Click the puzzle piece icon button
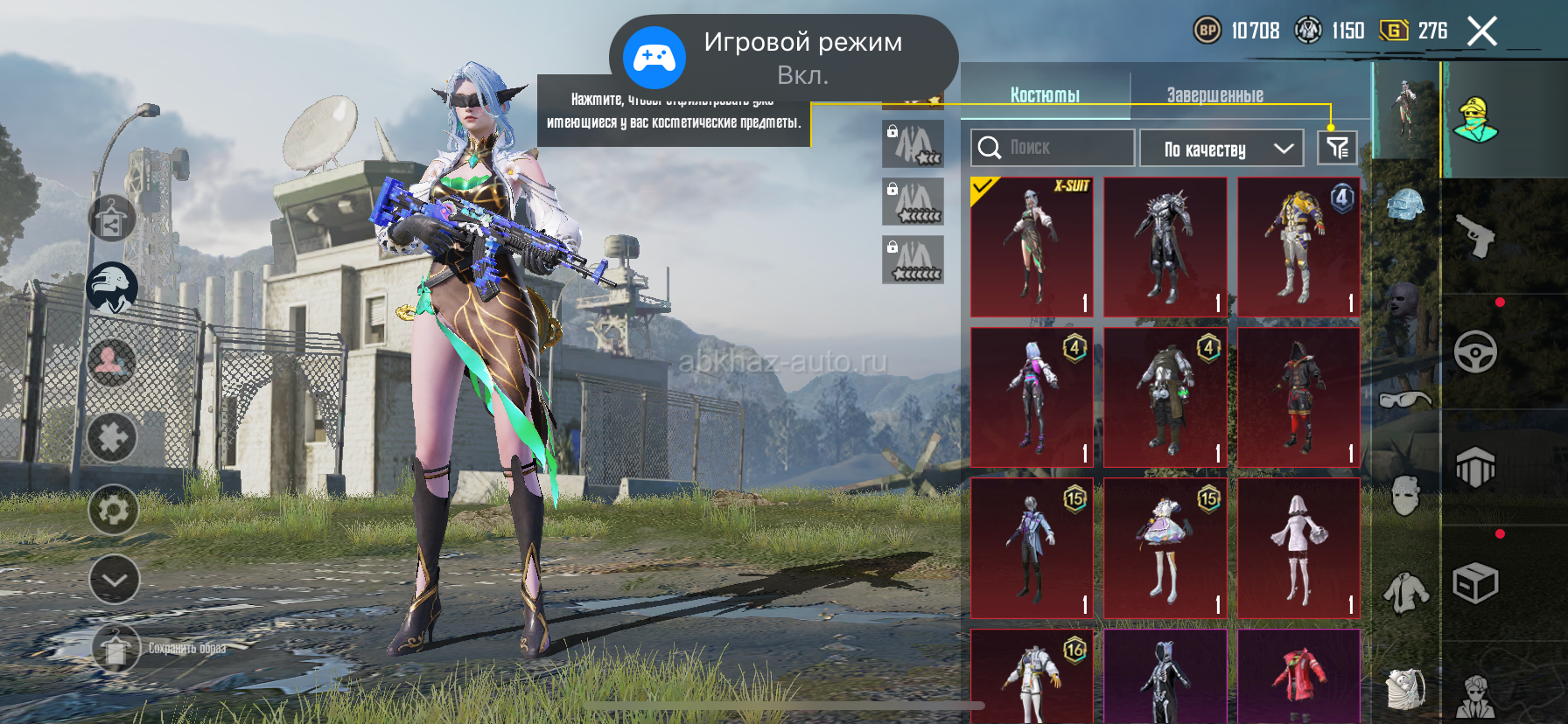Image resolution: width=1568 pixels, height=724 pixels. (x=112, y=437)
